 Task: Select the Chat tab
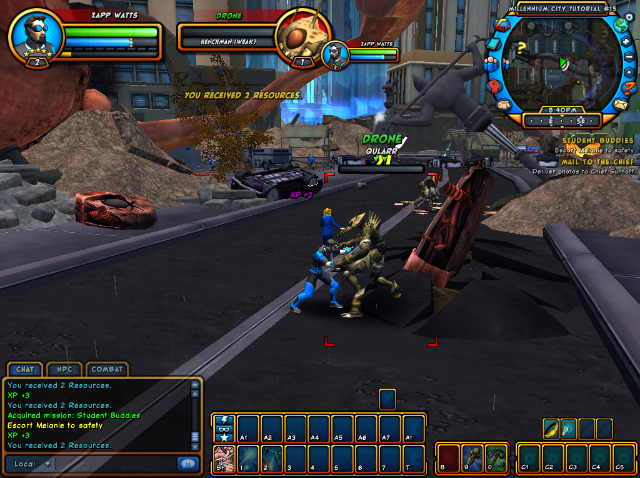click(25, 369)
